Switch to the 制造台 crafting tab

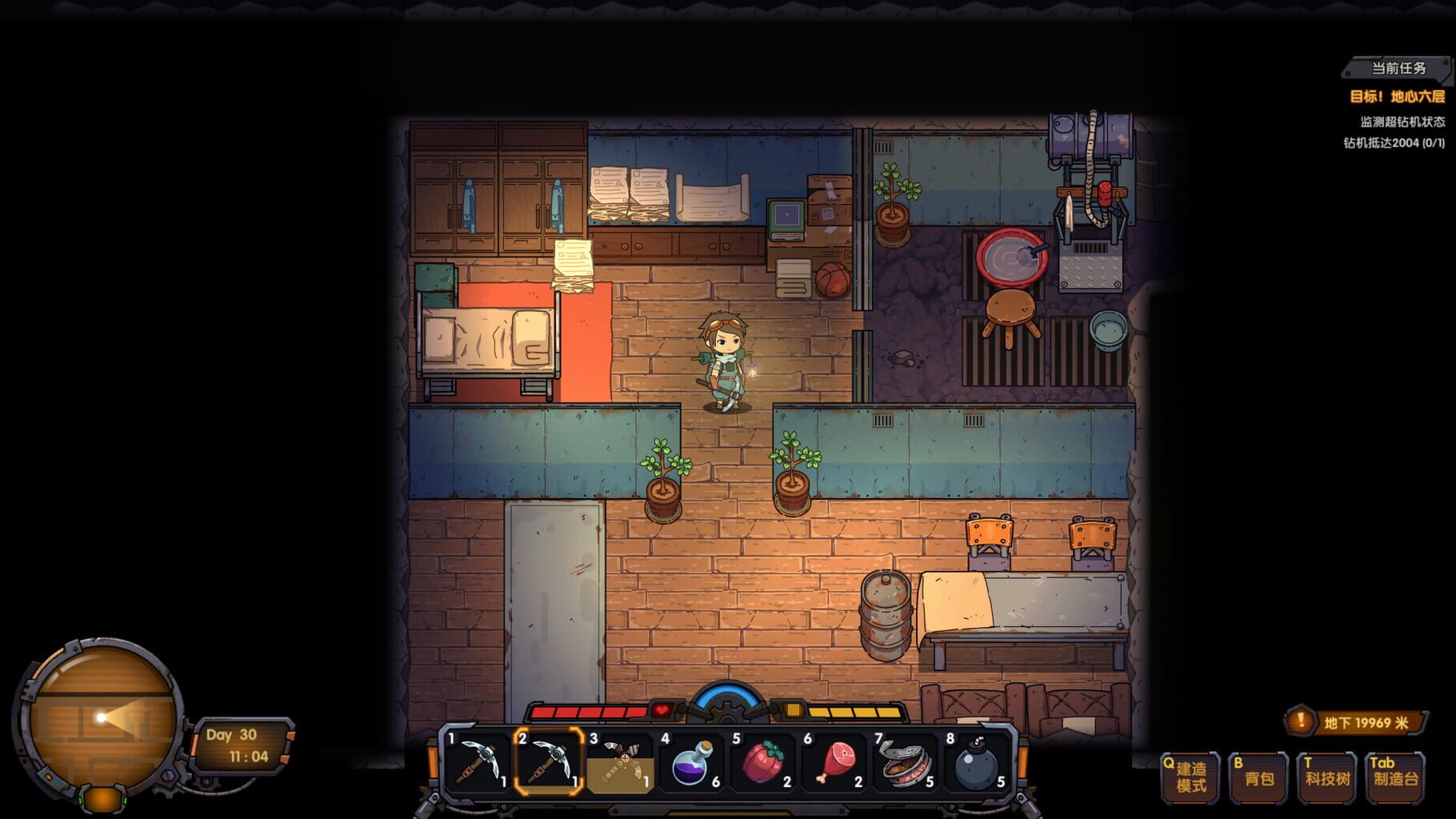[1394, 774]
